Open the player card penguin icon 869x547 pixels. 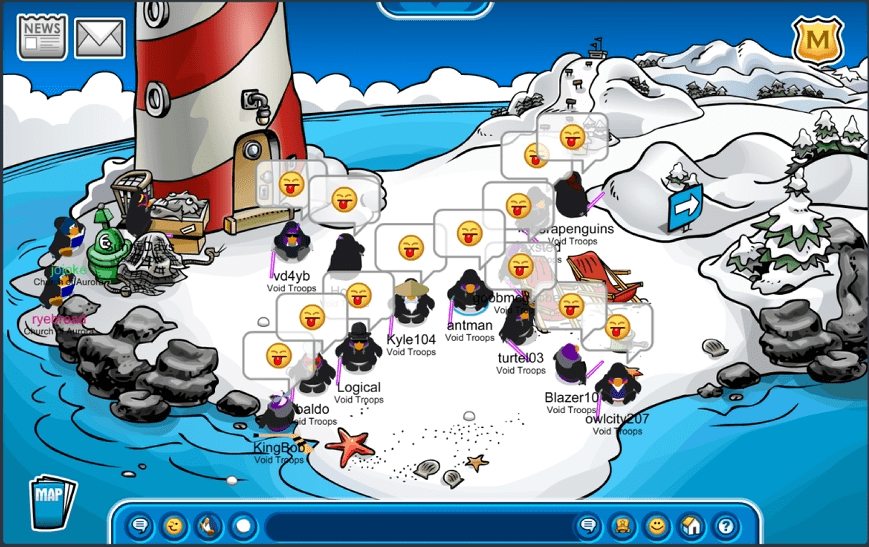click(x=622, y=525)
